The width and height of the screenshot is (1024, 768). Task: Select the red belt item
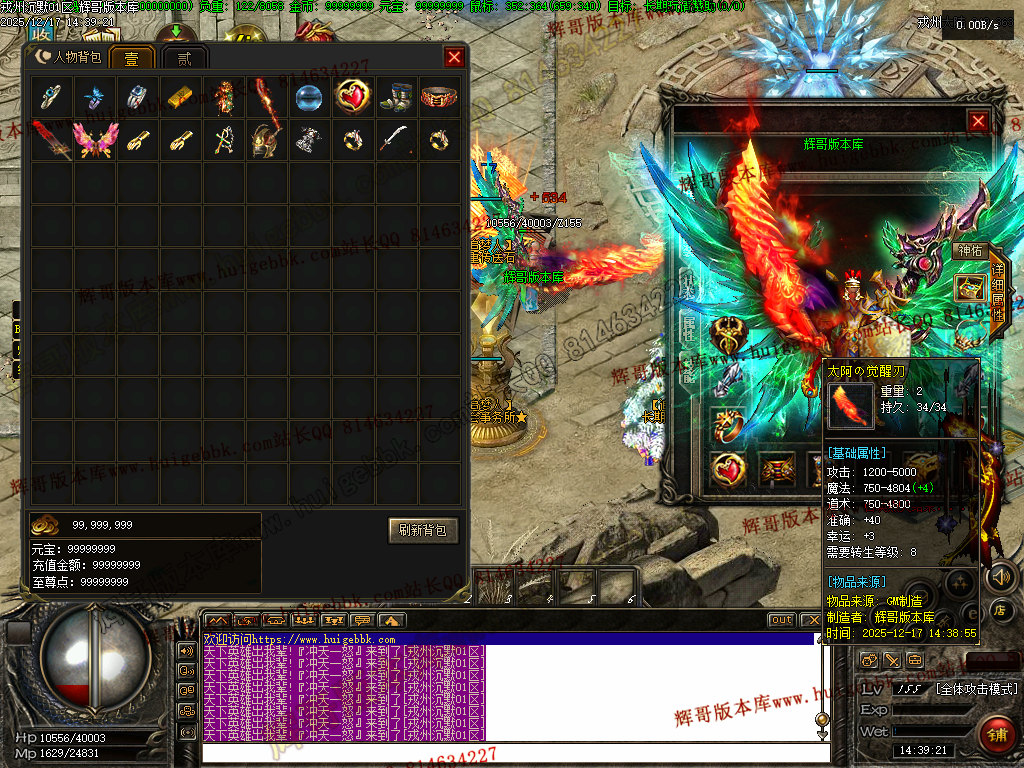[439, 97]
